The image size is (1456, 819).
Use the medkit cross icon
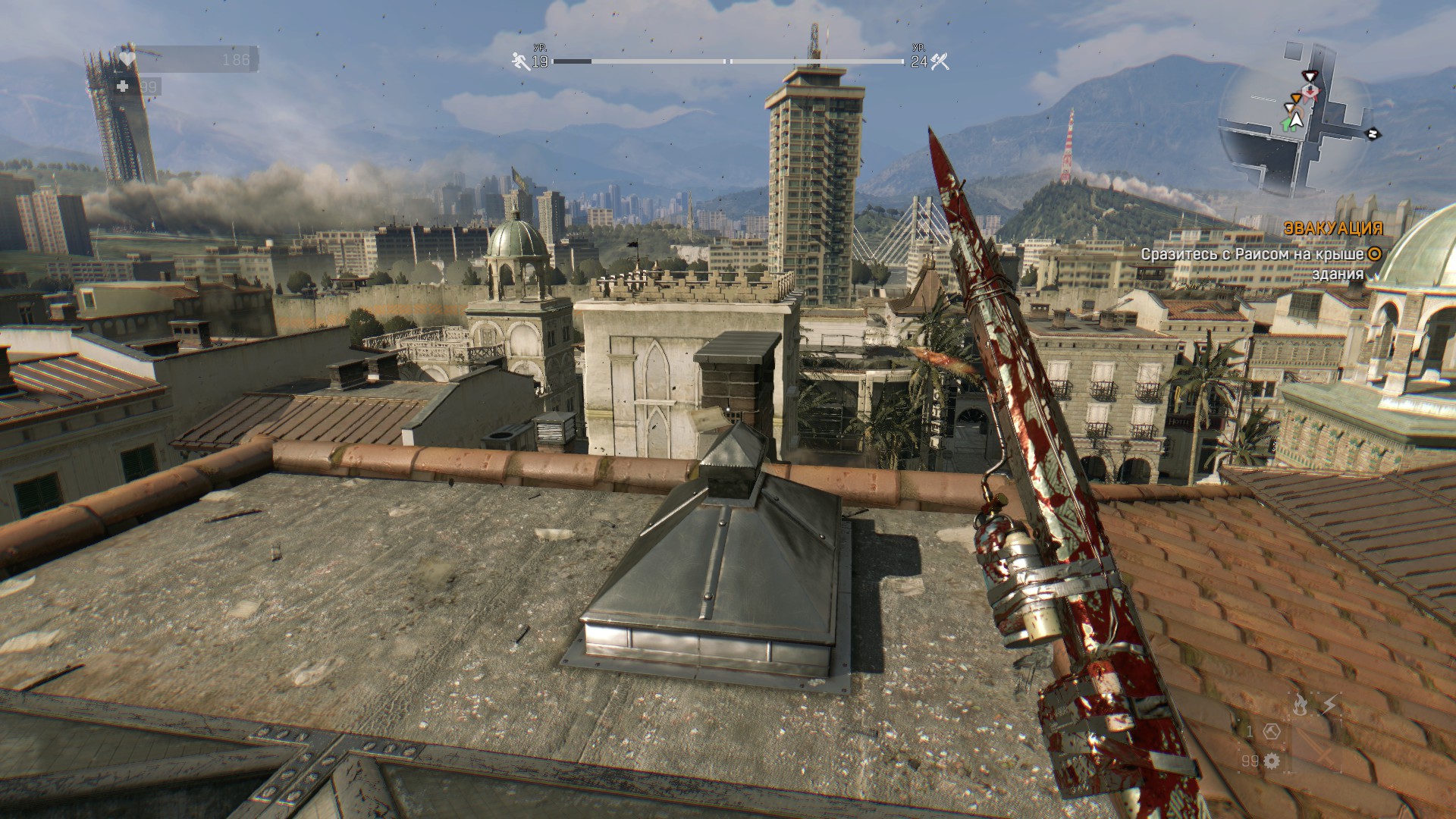click(x=123, y=87)
